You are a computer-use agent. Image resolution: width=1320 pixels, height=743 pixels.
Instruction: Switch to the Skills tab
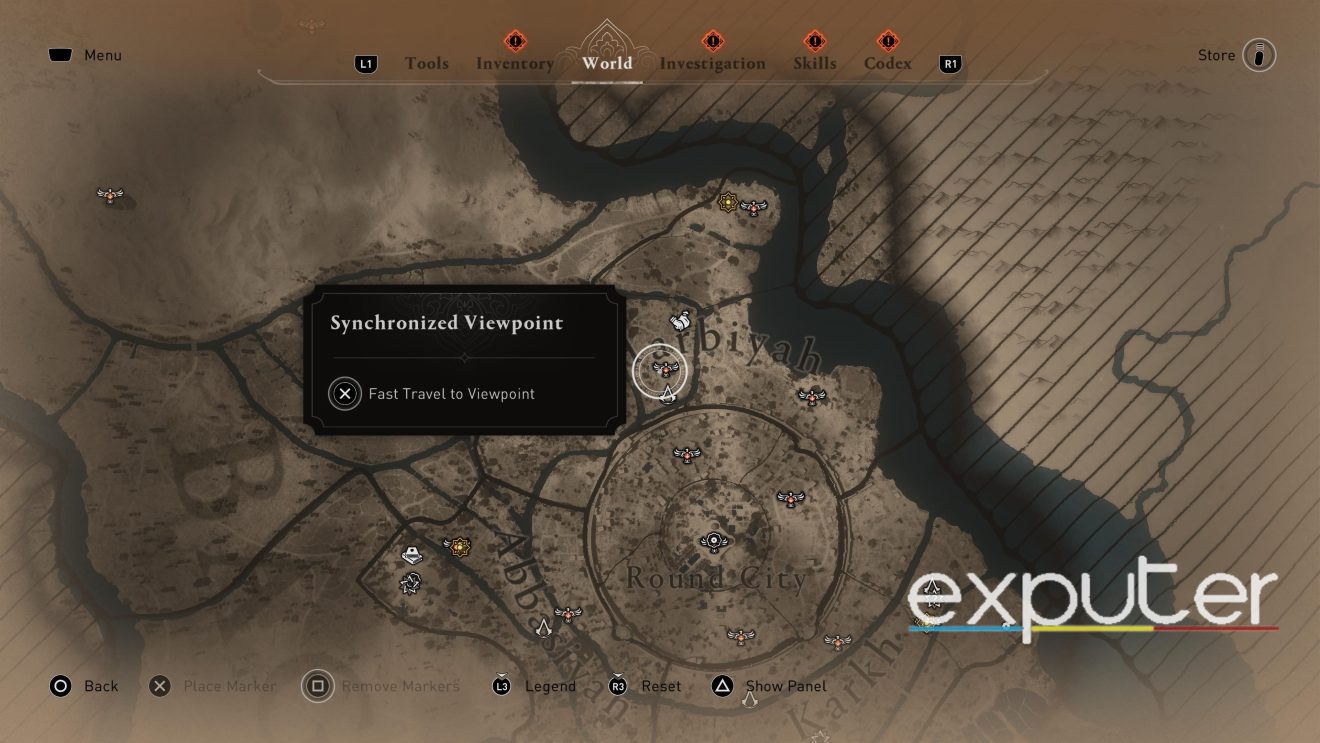(x=815, y=63)
